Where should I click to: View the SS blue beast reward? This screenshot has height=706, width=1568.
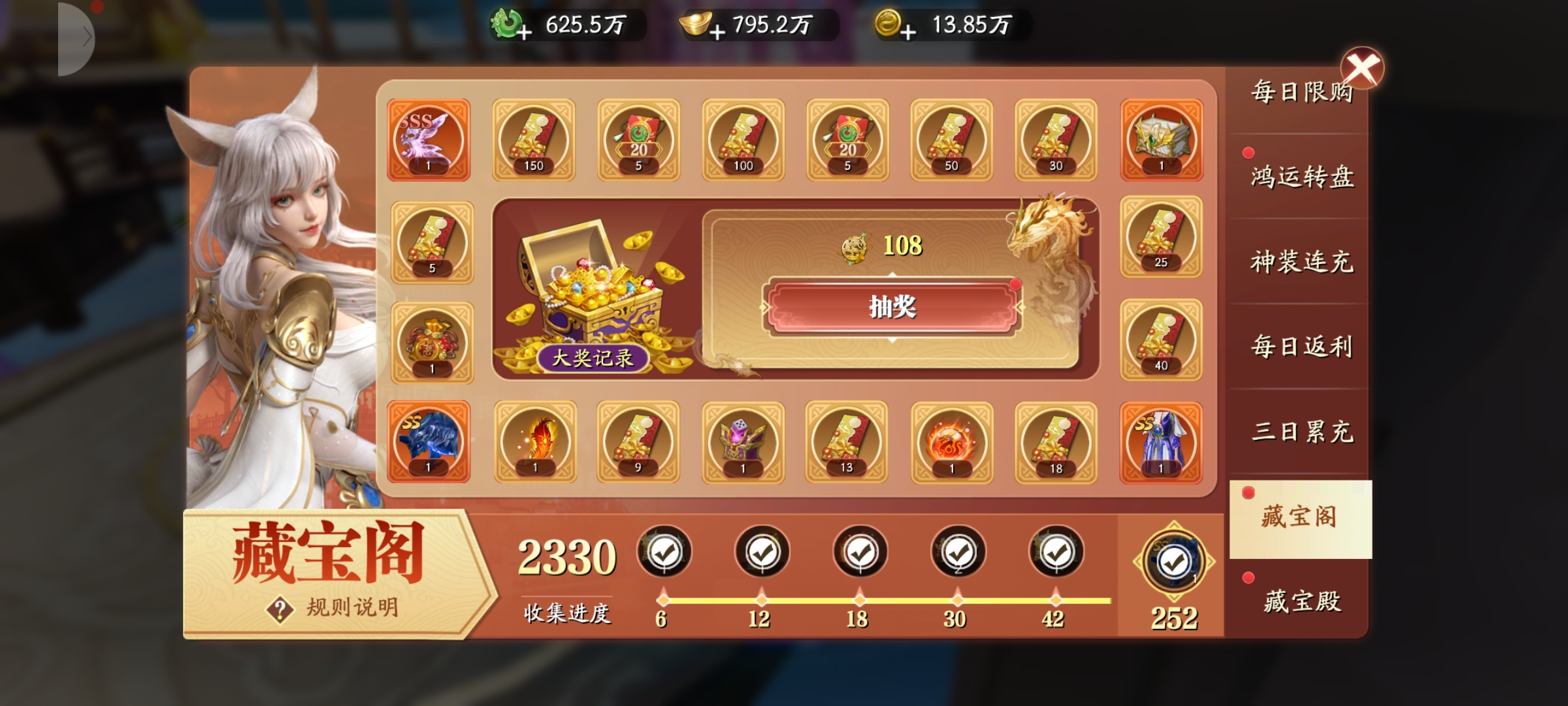click(x=429, y=442)
